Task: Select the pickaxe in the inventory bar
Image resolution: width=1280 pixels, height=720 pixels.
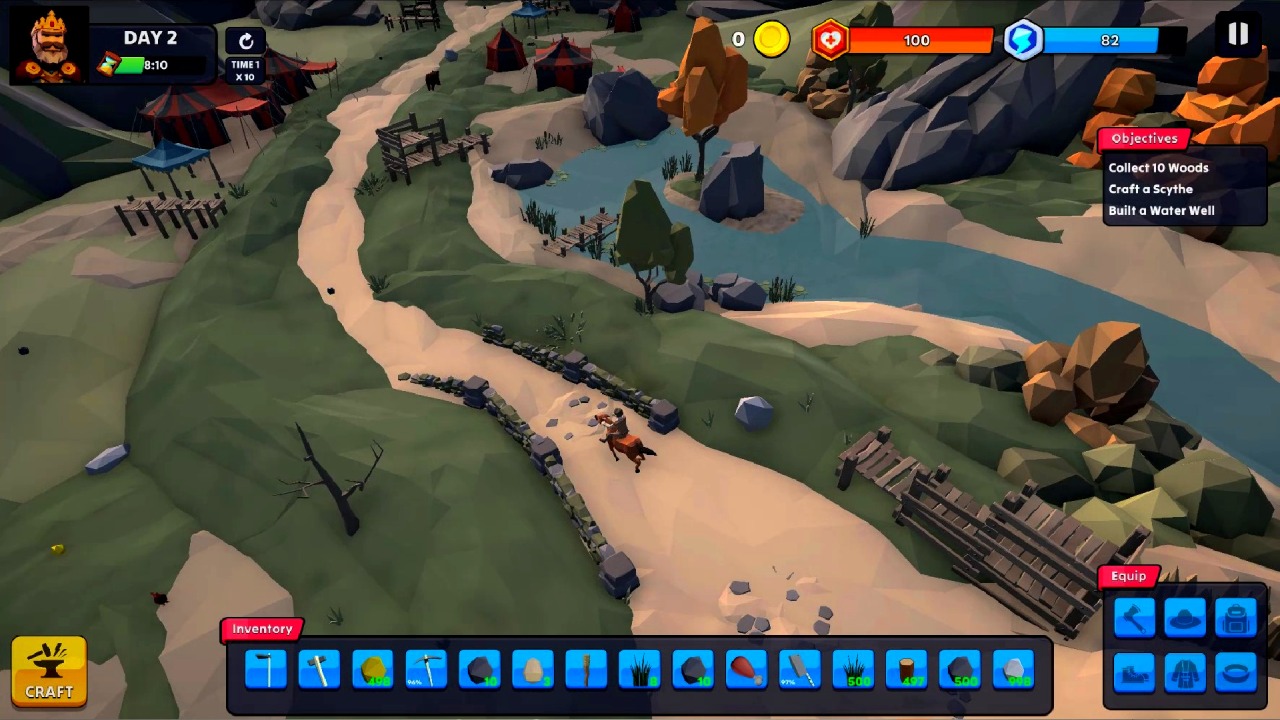Action: point(425,668)
